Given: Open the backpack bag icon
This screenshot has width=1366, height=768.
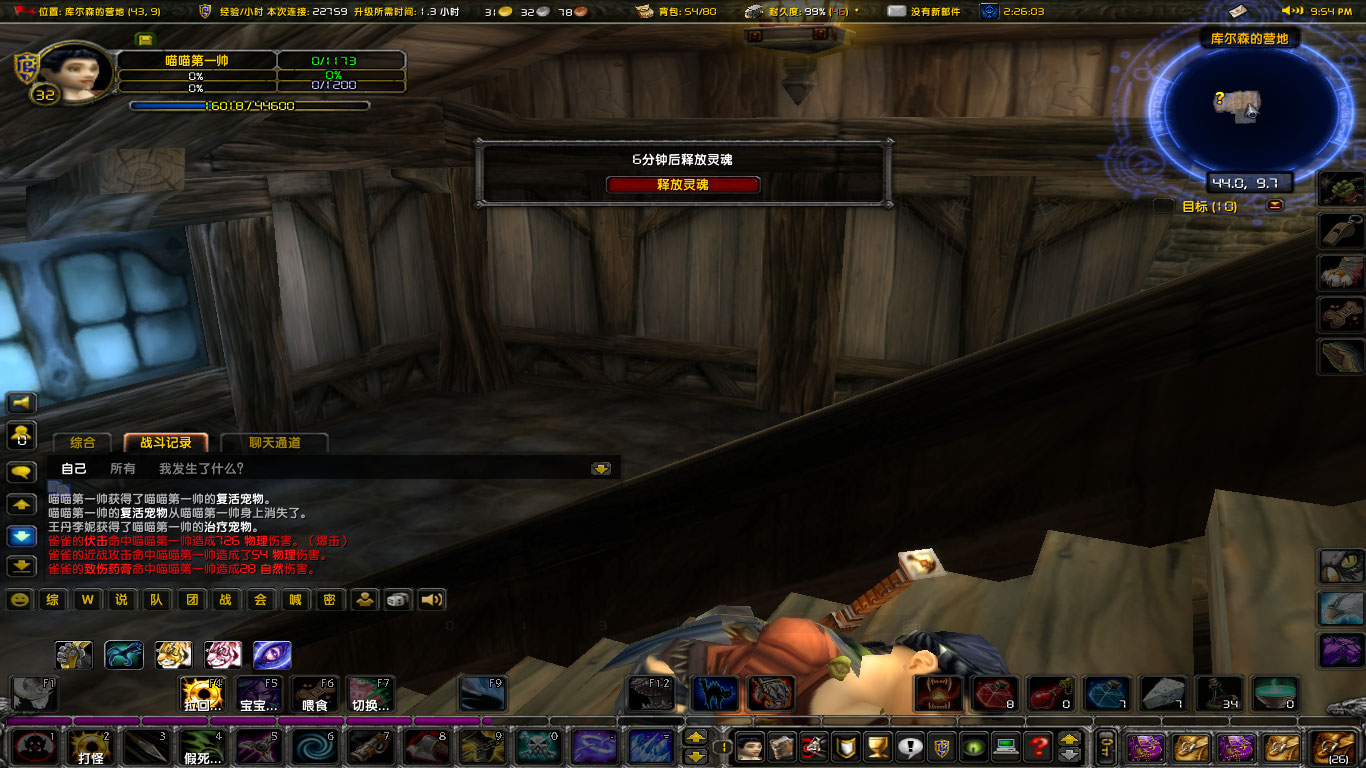Looking at the screenshot, I should coord(1335,746).
